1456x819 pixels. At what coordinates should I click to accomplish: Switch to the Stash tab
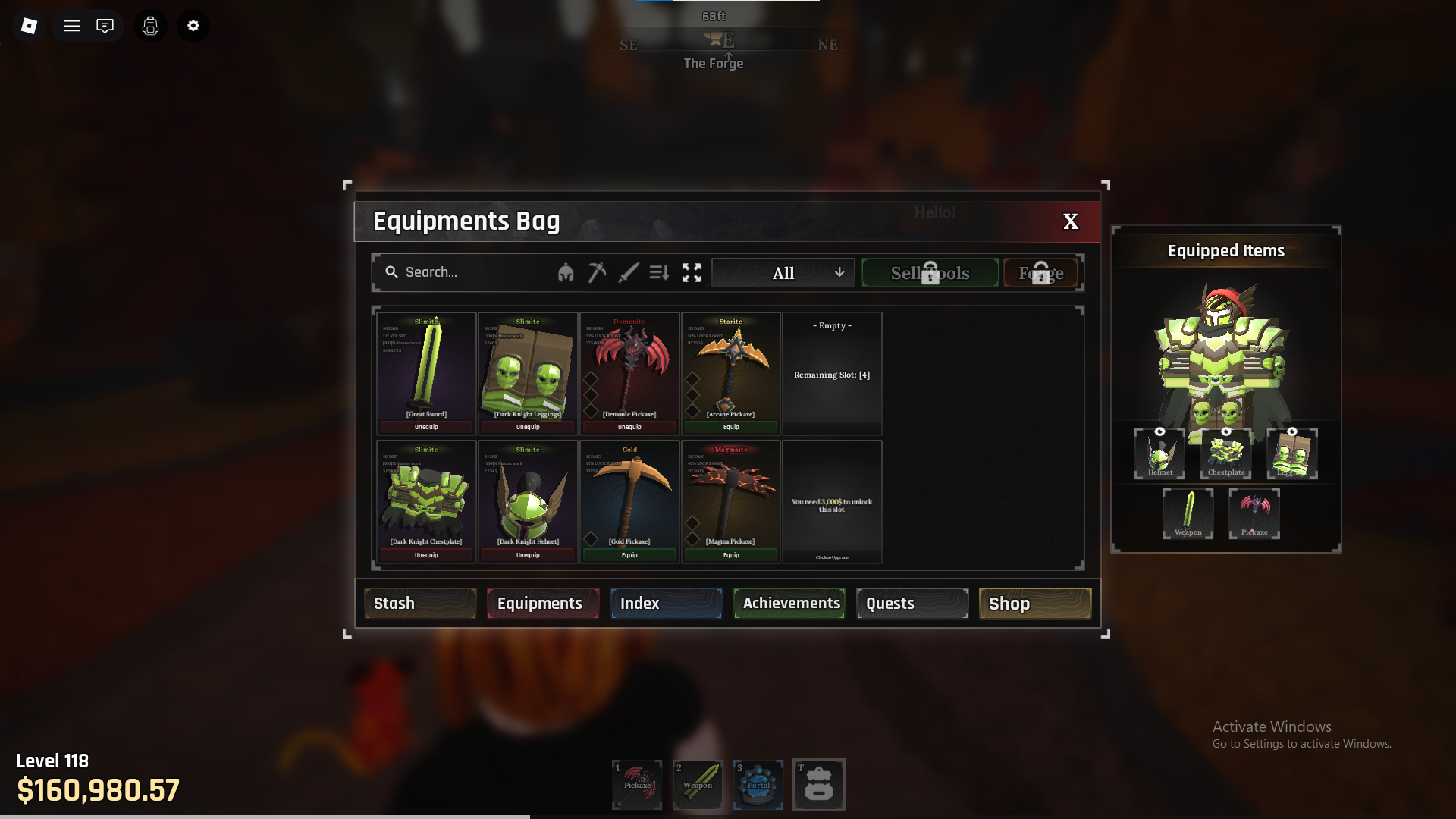click(x=420, y=604)
